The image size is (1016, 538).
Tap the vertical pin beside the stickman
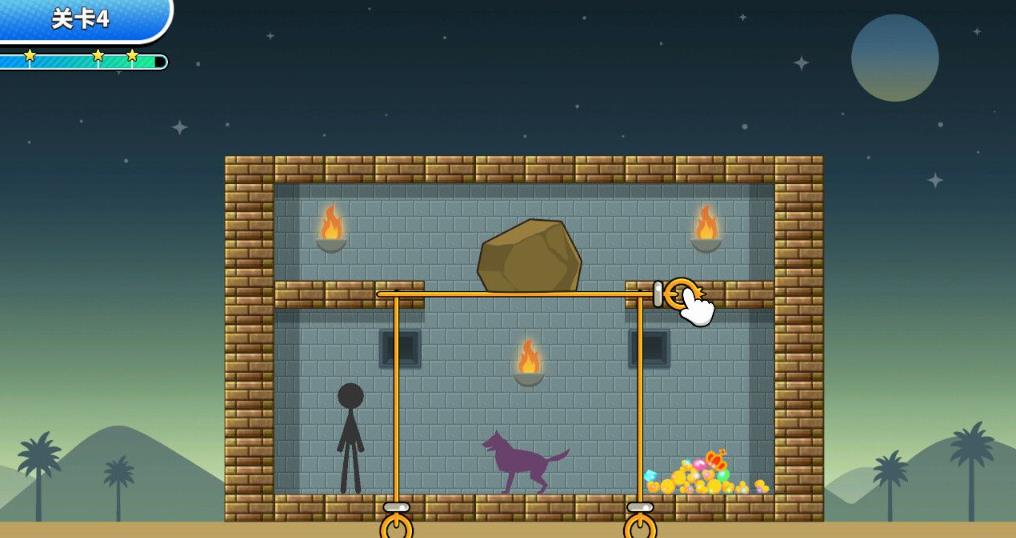[x=396, y=523]
